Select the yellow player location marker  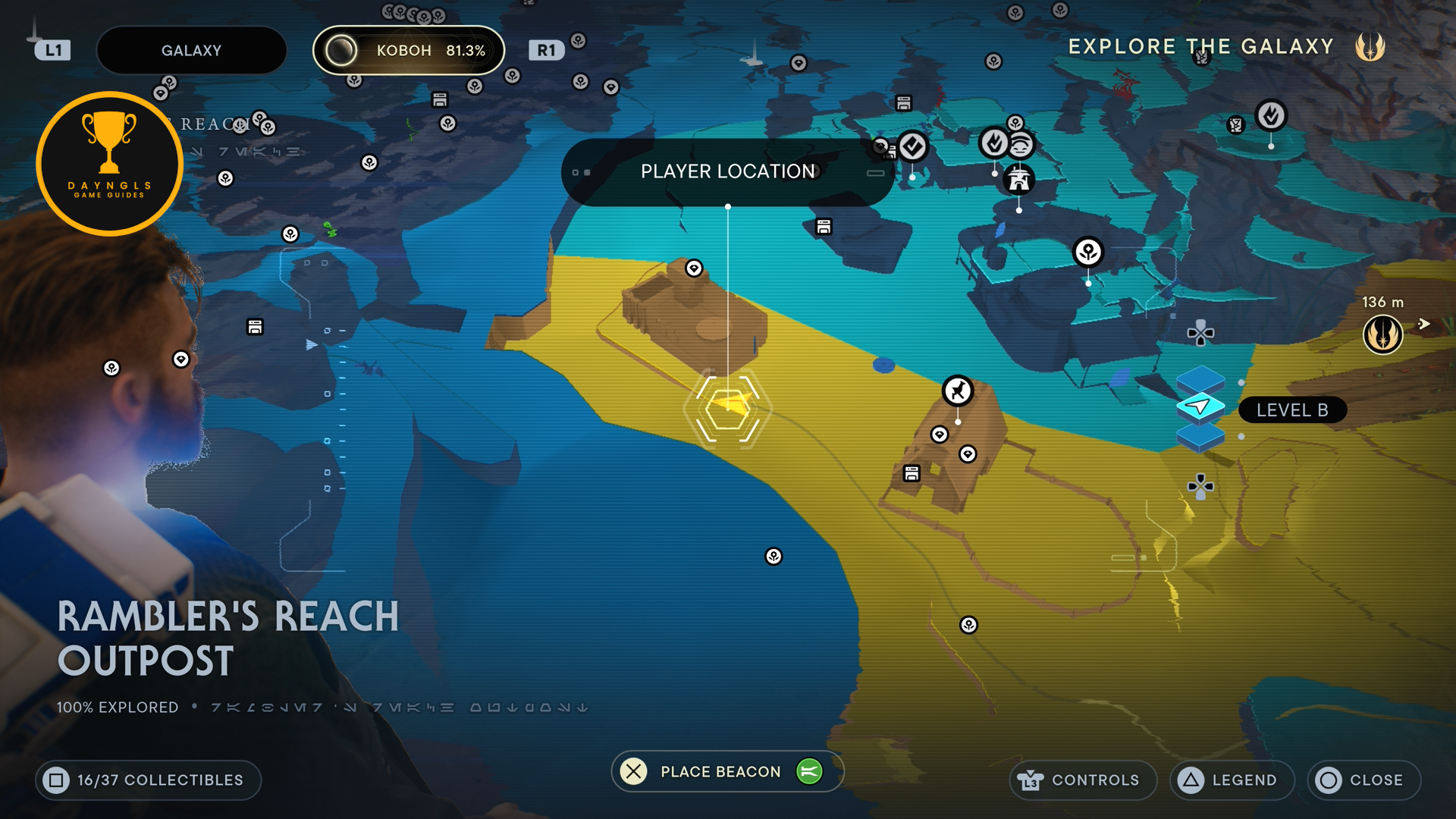[728, 408]
